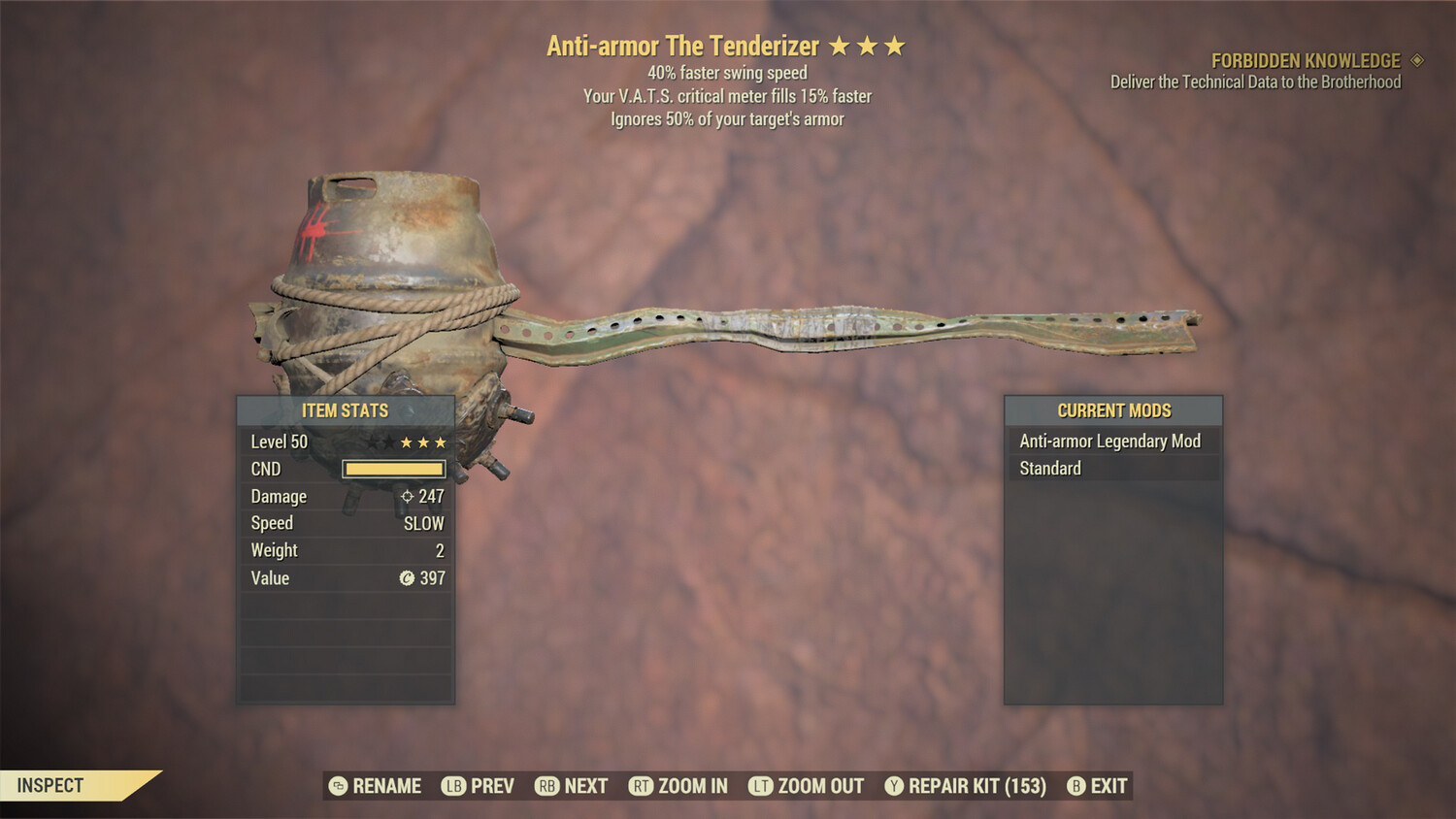The image size is (1456, 819).
Task: Choose EXIT to leave inspect view
Action: coord(1109,786)
